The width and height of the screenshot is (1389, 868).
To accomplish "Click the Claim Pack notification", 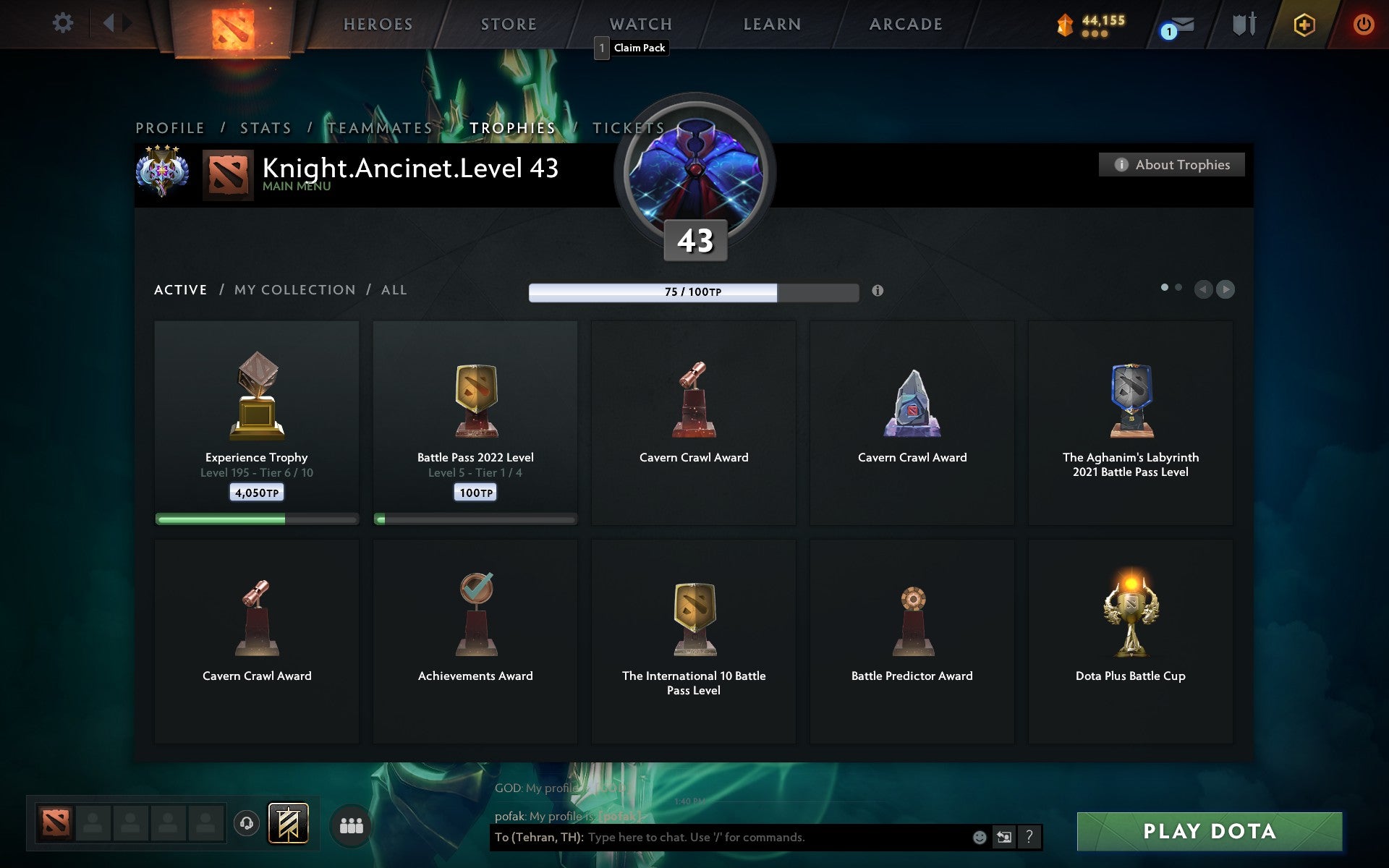I will [x=631, y=48].
